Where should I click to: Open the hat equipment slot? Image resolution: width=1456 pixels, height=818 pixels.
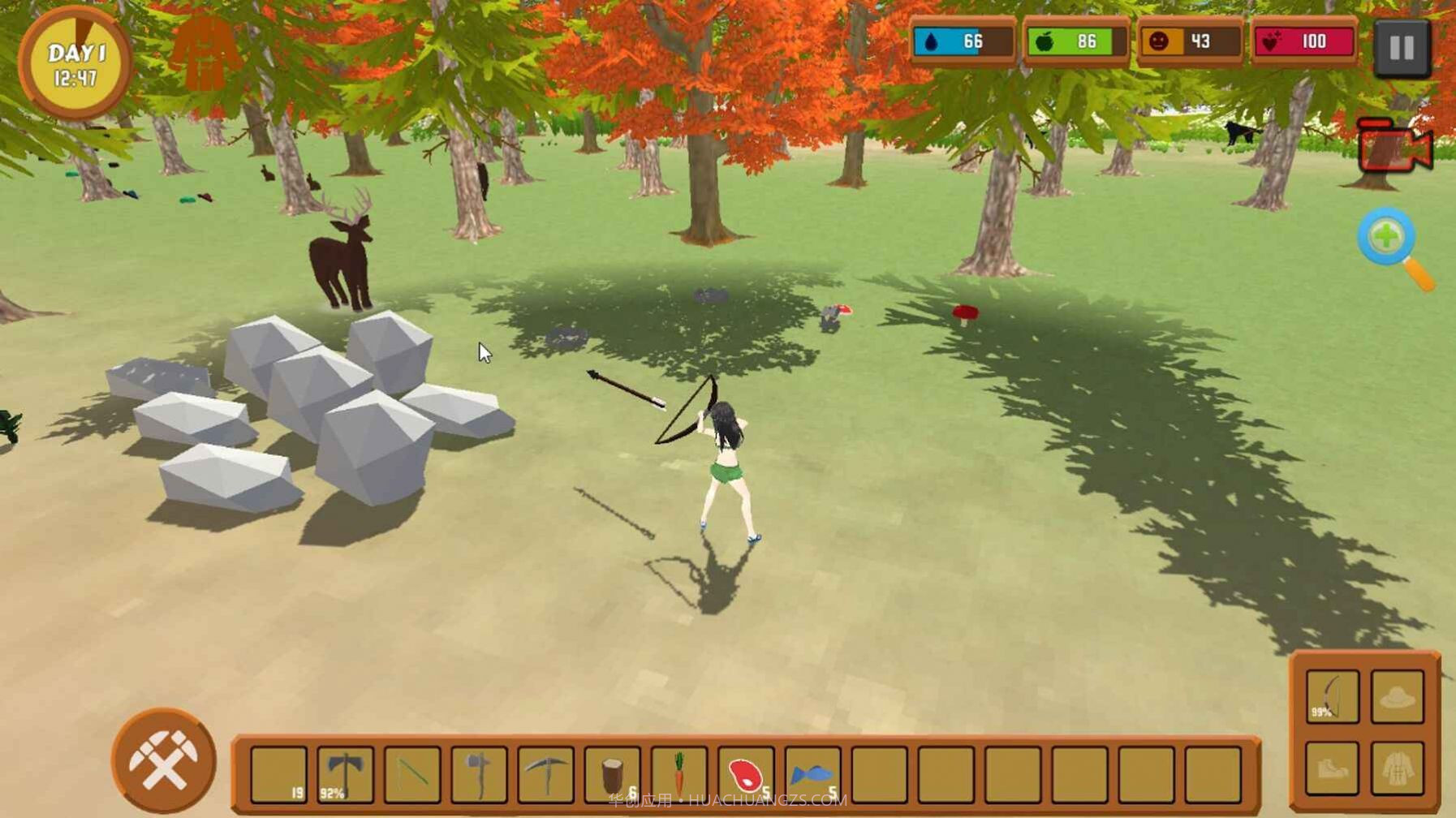pyautogui.click(x=1397, y=696)
